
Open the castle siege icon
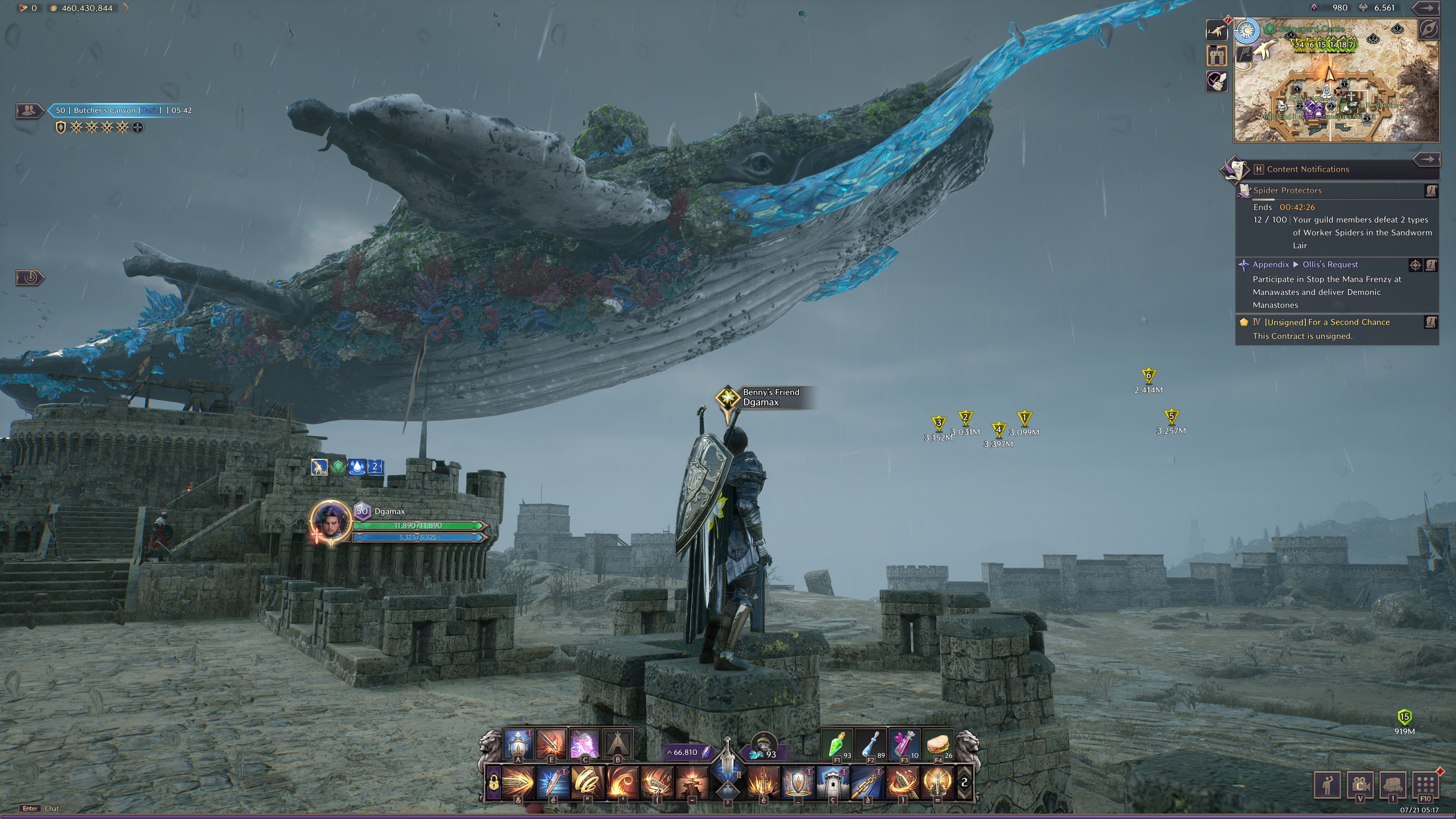tap(1216, 55)
